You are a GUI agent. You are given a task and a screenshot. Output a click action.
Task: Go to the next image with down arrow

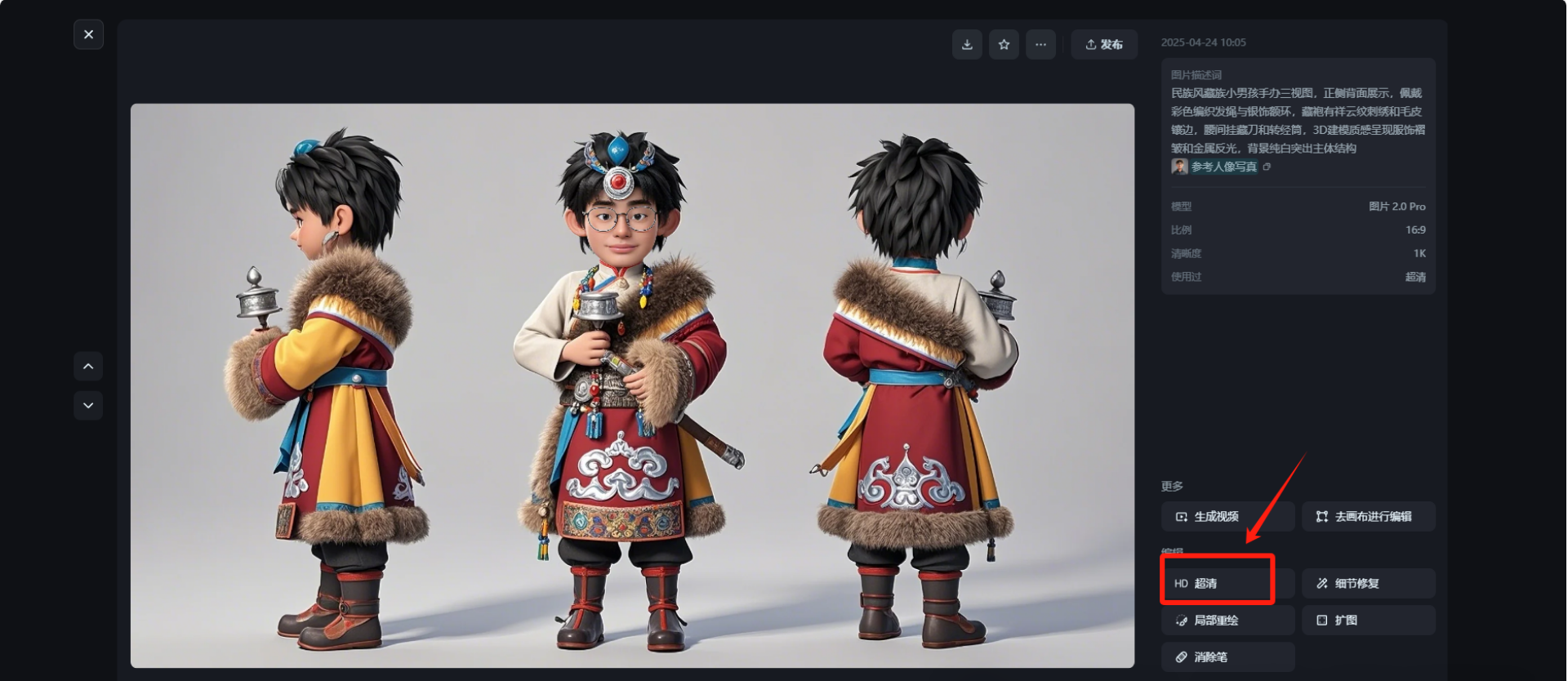tap(88, 405)
